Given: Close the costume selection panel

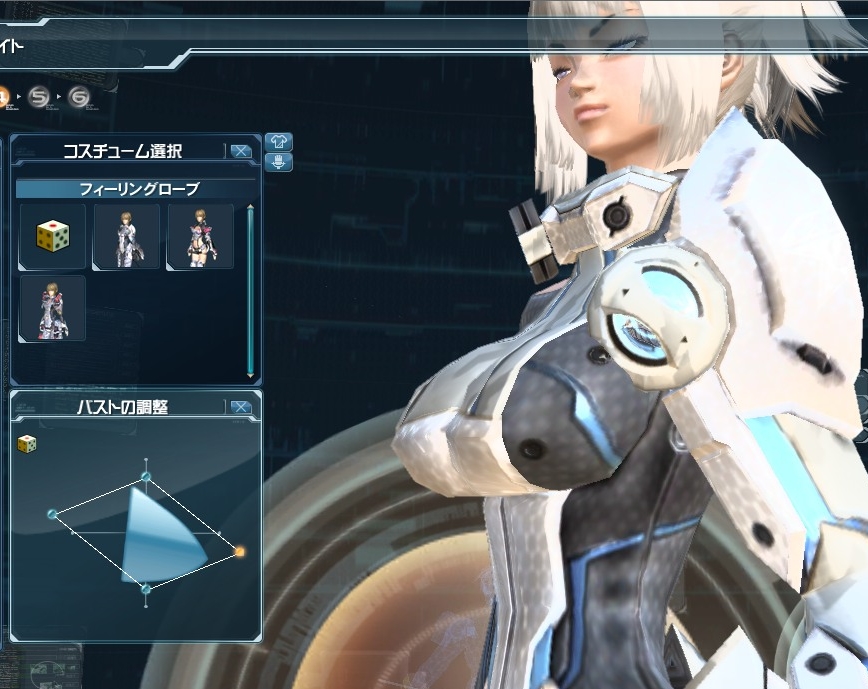Looking at the screenshot, I should point(241,151).
